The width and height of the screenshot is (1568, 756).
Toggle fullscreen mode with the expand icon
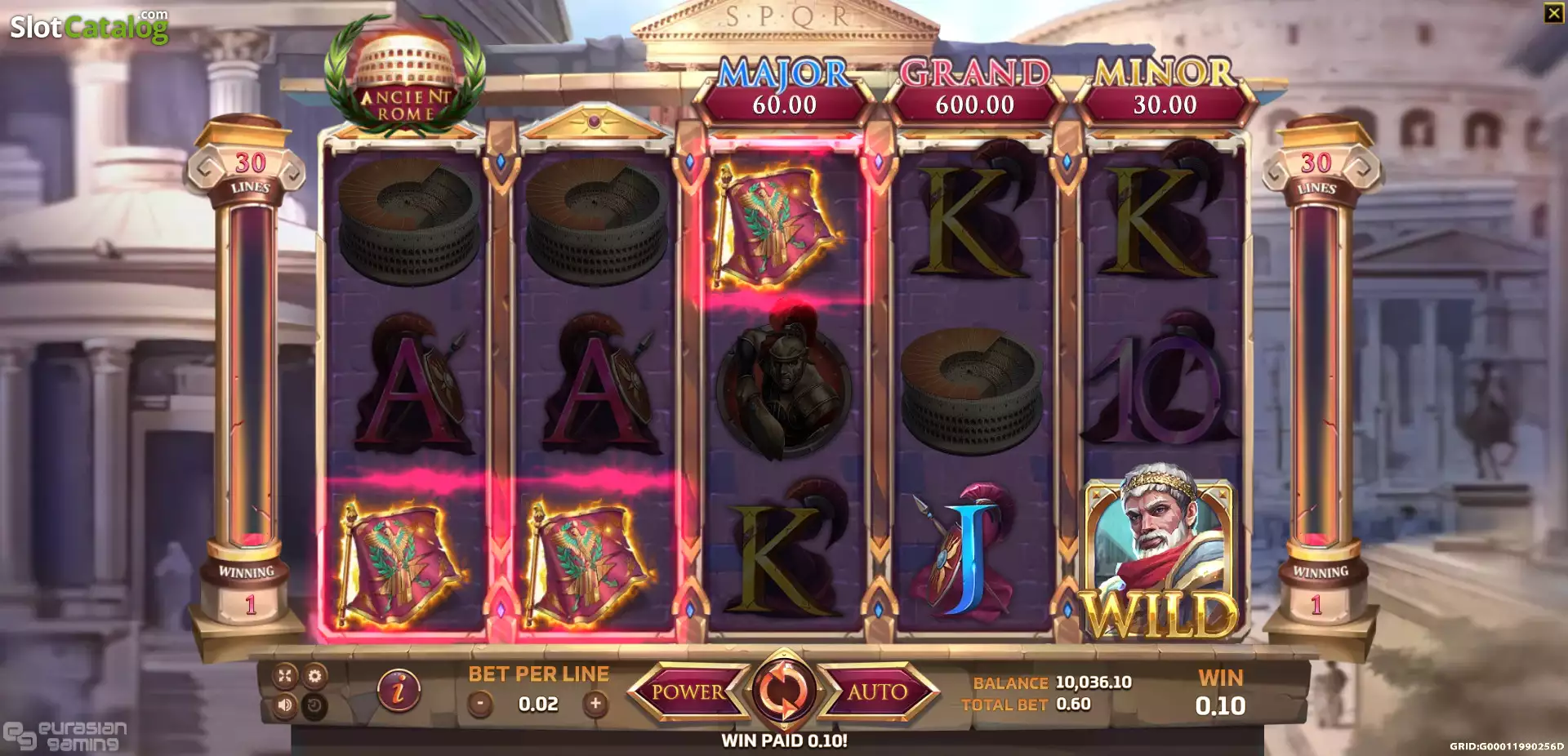click(286, 674)
